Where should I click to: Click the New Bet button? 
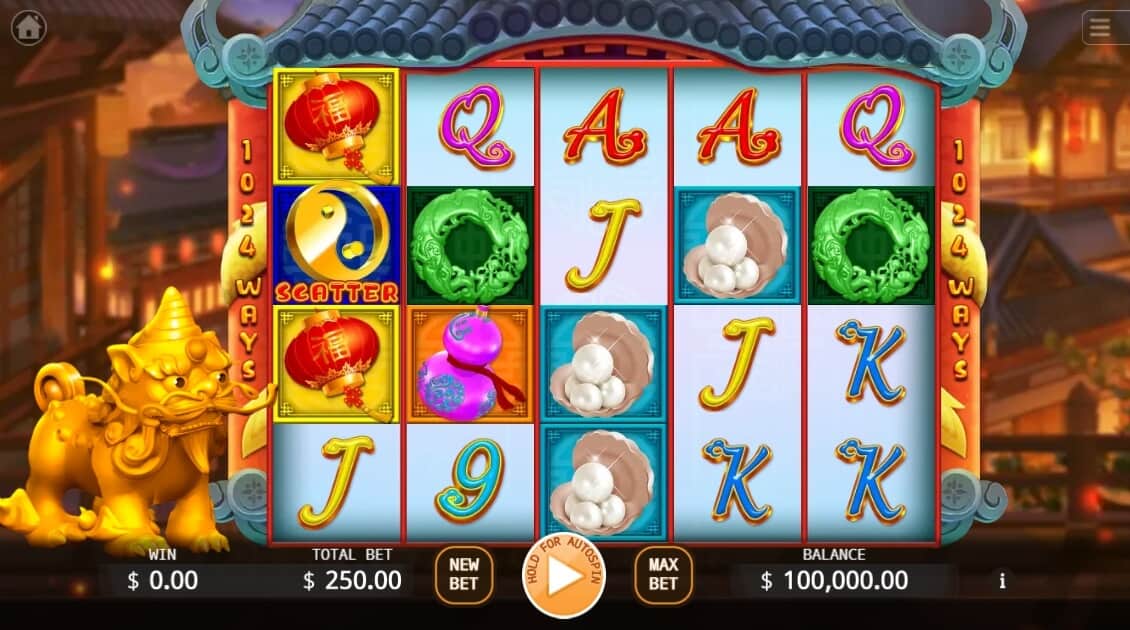pos(464,575)
